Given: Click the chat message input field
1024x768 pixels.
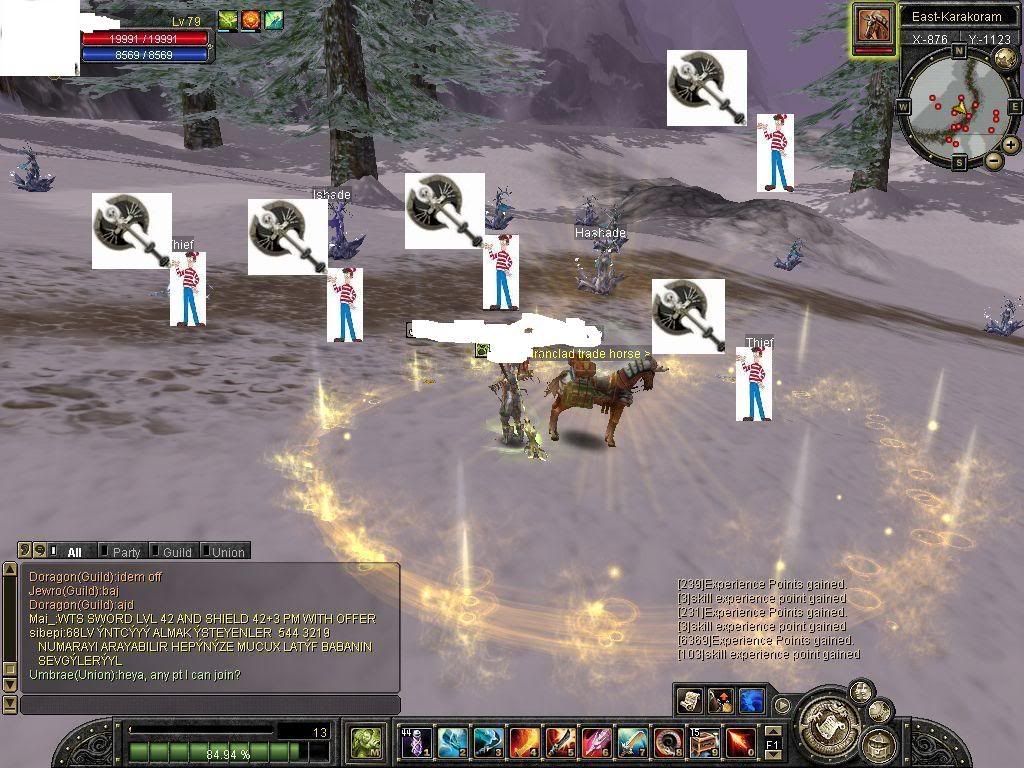Looking at the screenshot, I should pos(210,705).
